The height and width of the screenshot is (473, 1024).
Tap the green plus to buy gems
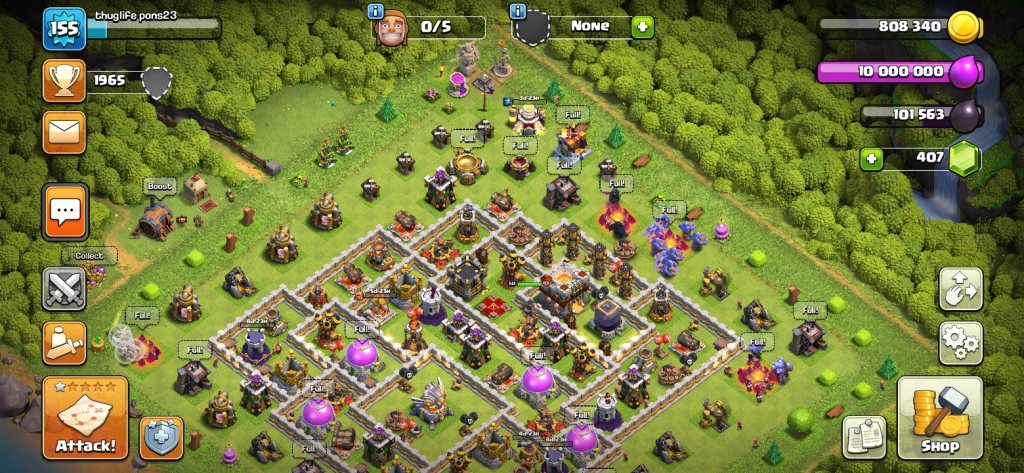873,158
